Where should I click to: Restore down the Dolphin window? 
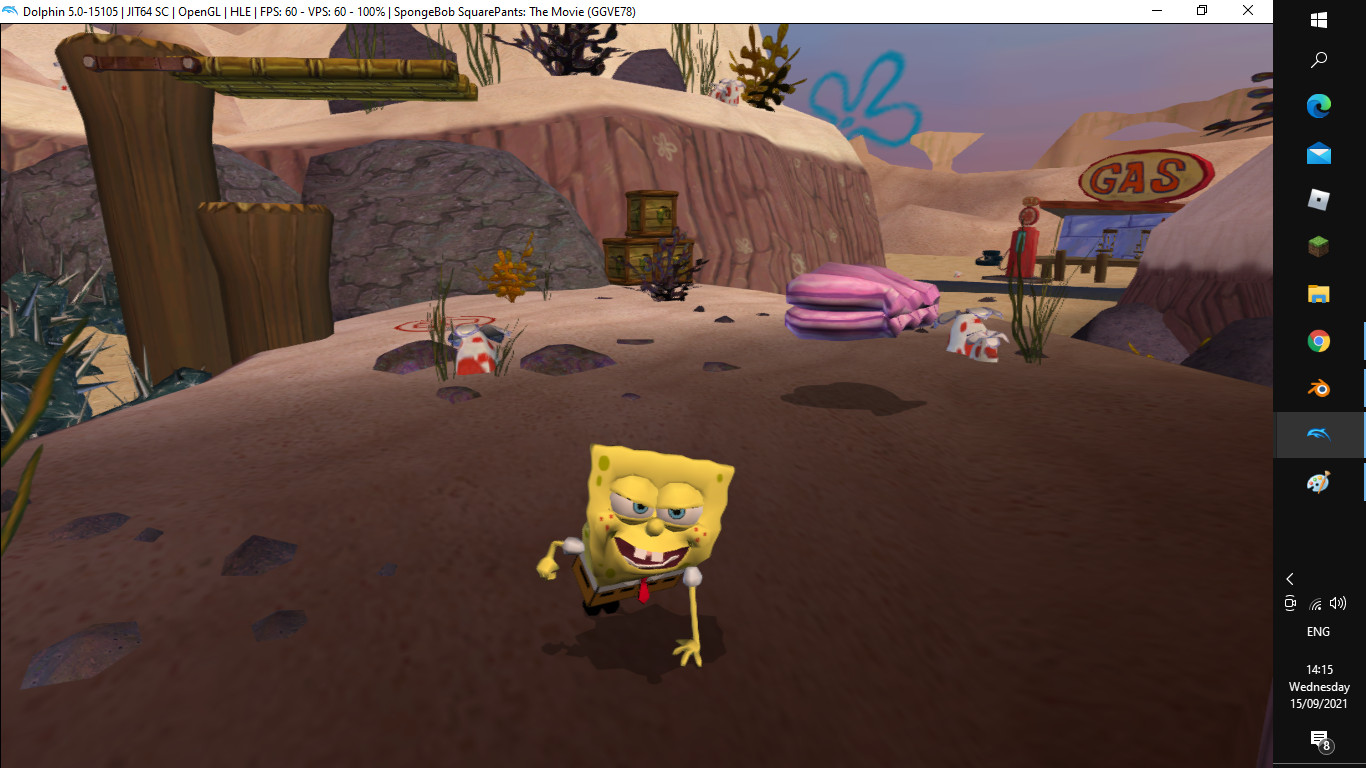[x=1201, y=10]
